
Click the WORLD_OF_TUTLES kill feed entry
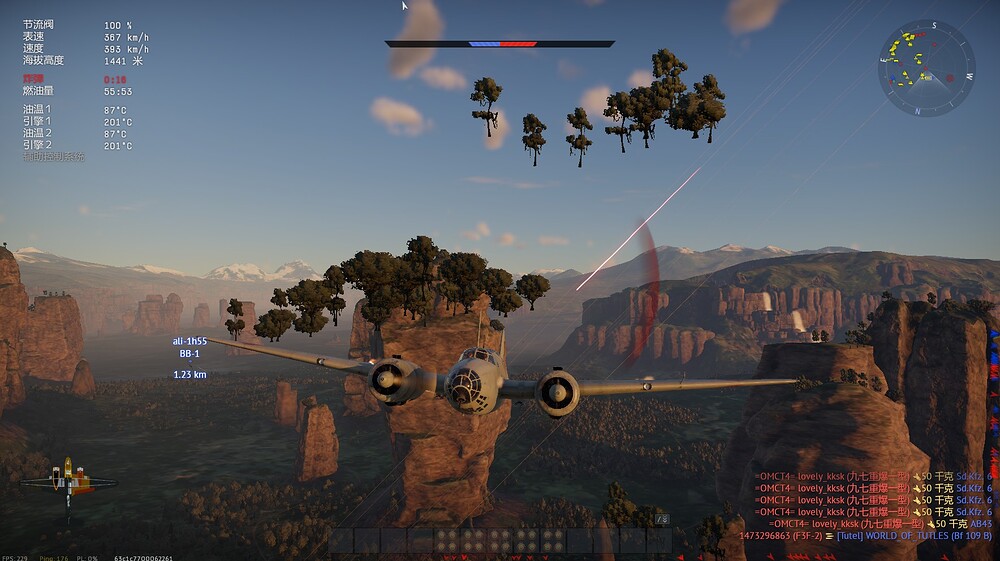(865, 536)
